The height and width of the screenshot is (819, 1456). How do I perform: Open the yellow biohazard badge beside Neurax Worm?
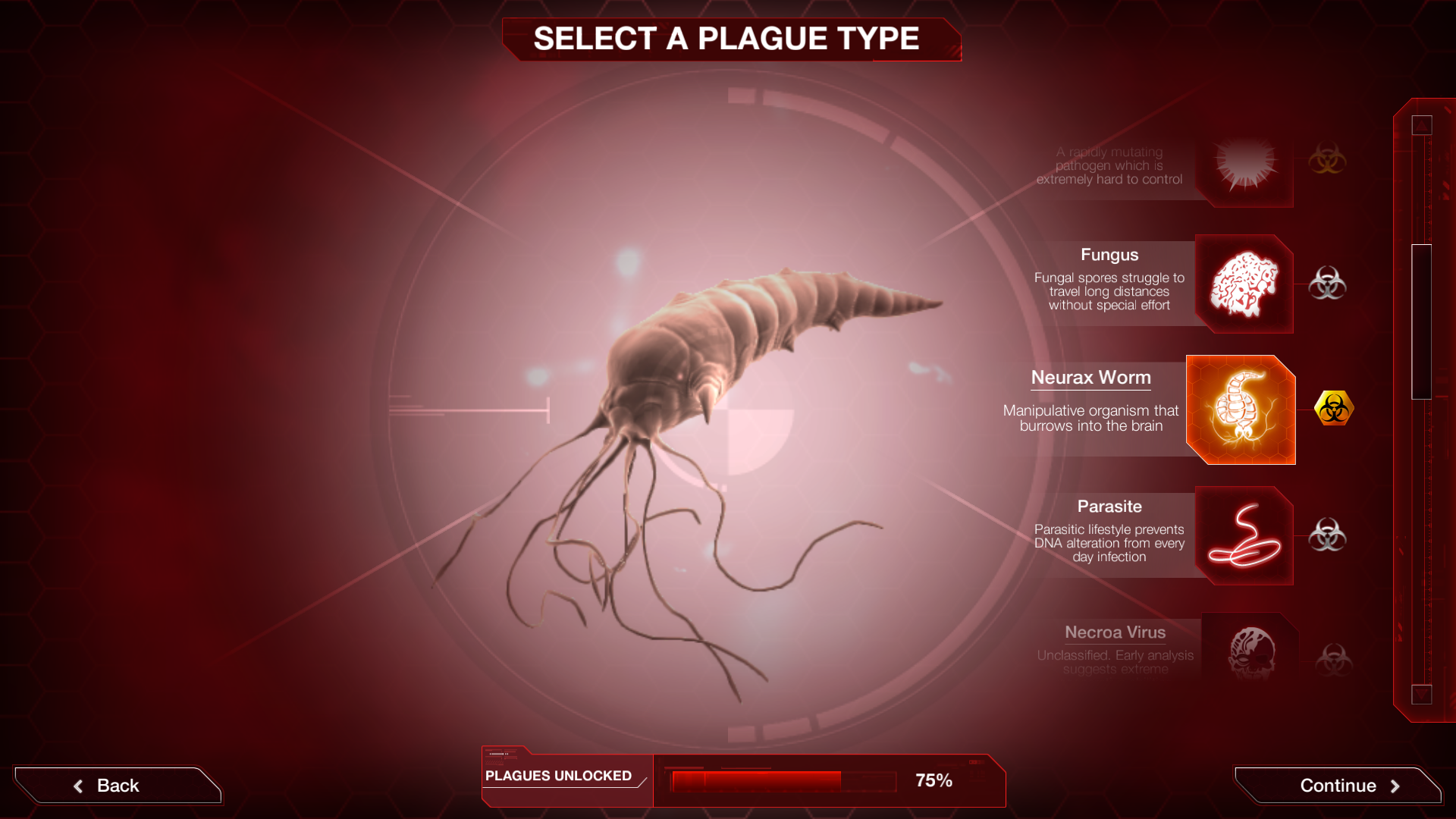1335,408
